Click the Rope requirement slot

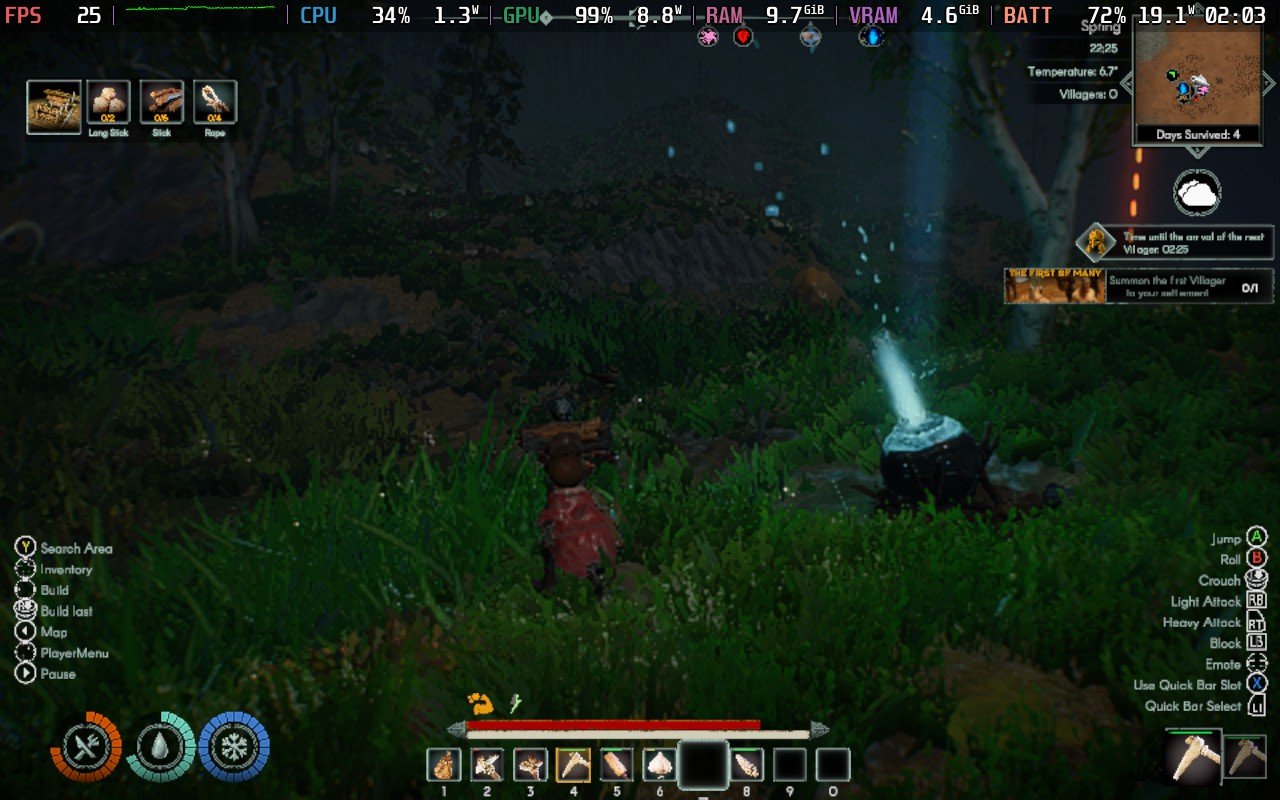[215, 103]
